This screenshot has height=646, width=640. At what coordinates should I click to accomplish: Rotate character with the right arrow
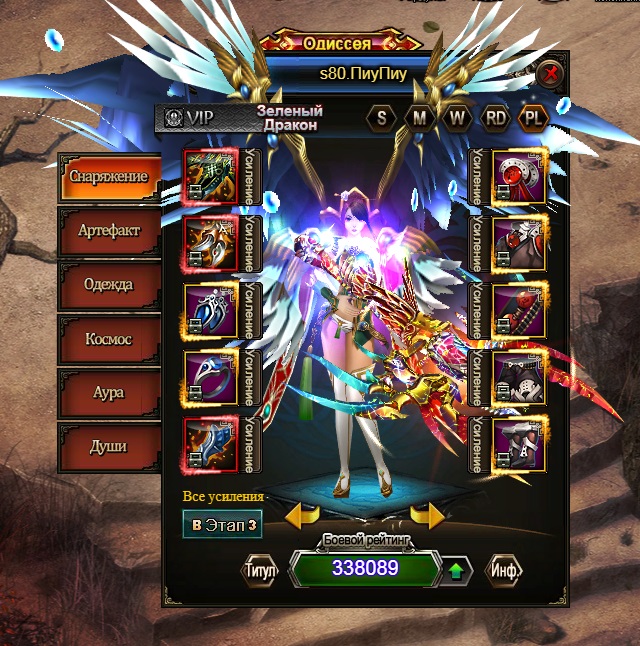tap(427, 516)
